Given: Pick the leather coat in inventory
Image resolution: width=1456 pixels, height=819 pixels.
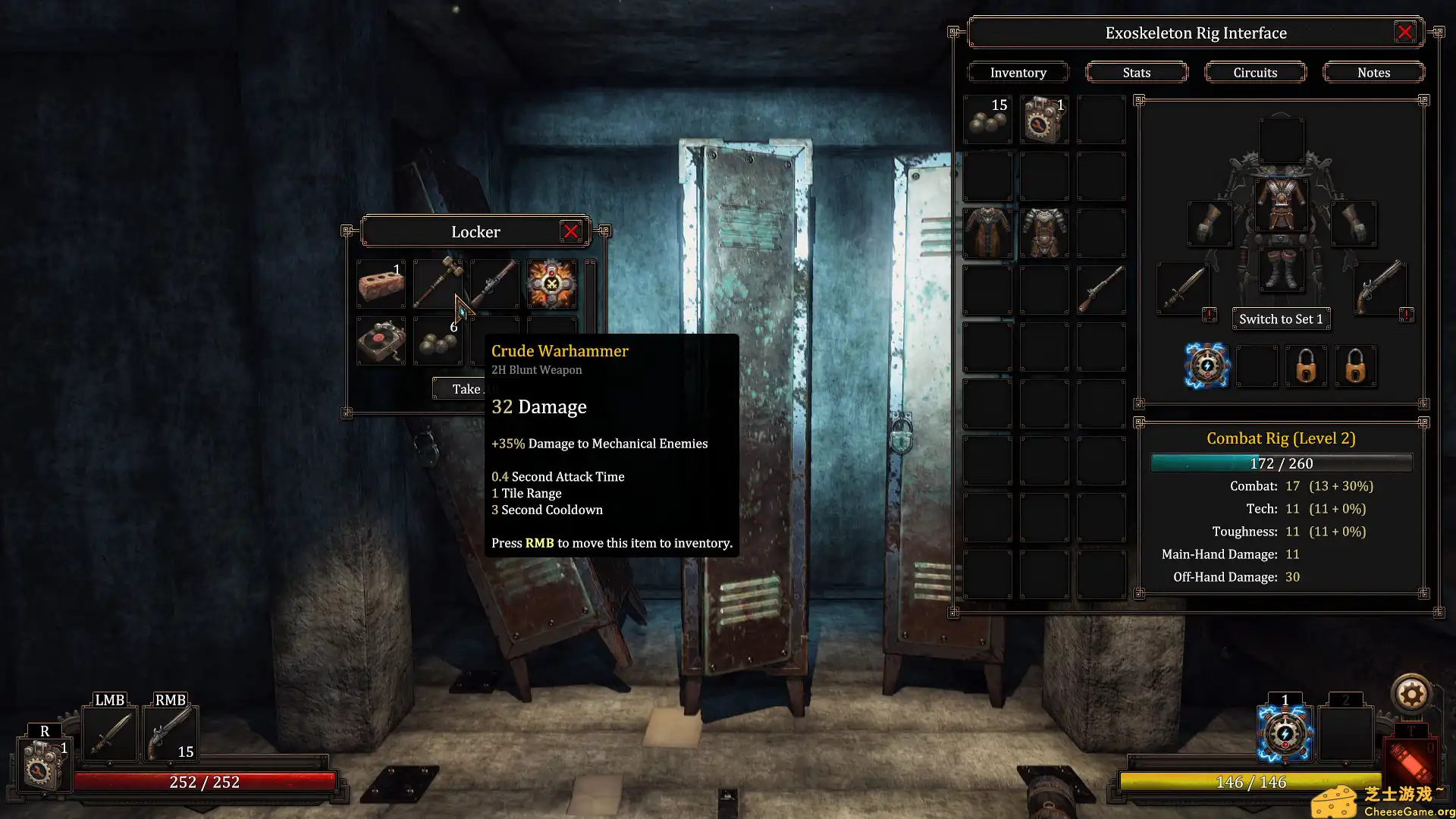Looking at the screenshot, I should click(x=987, y=234).
